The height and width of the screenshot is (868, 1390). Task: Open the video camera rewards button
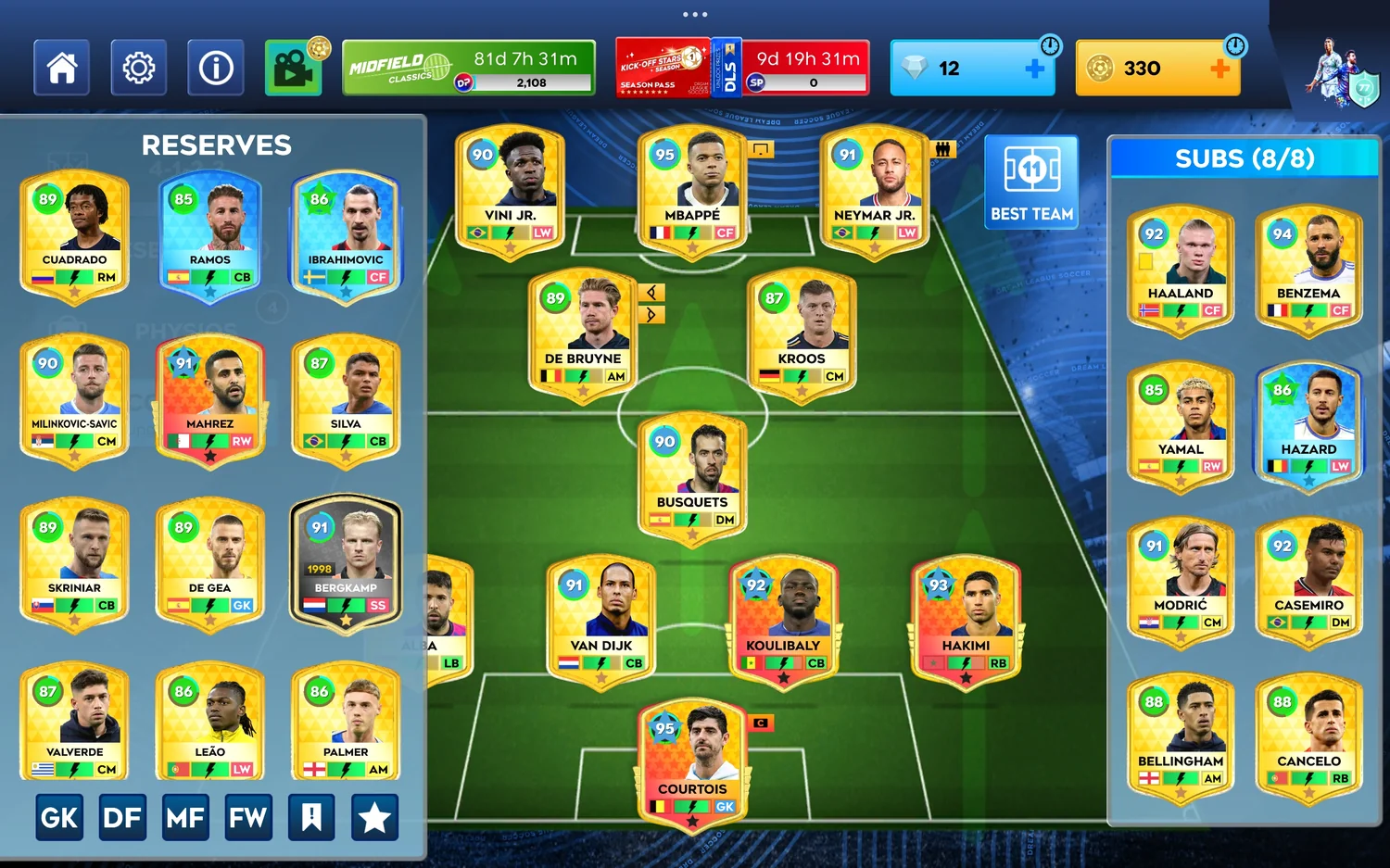293,68
